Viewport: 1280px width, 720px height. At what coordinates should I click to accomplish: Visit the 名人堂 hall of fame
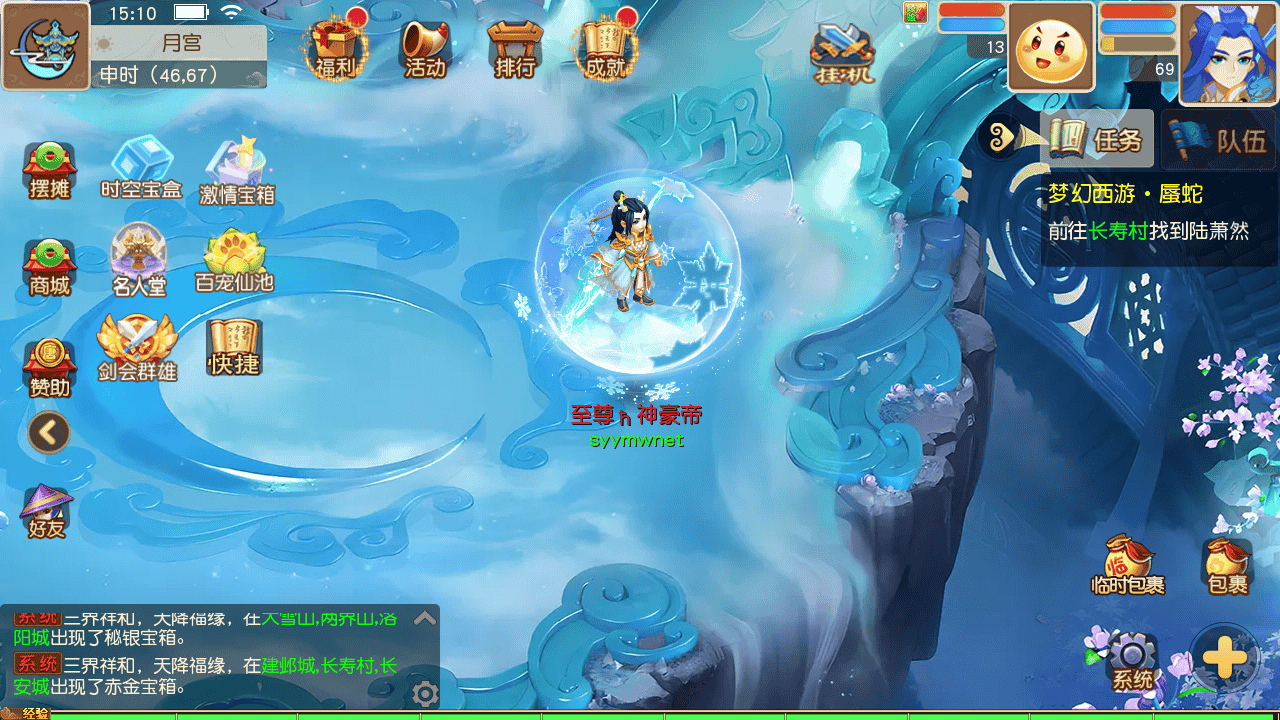click(x=139, y=260)
